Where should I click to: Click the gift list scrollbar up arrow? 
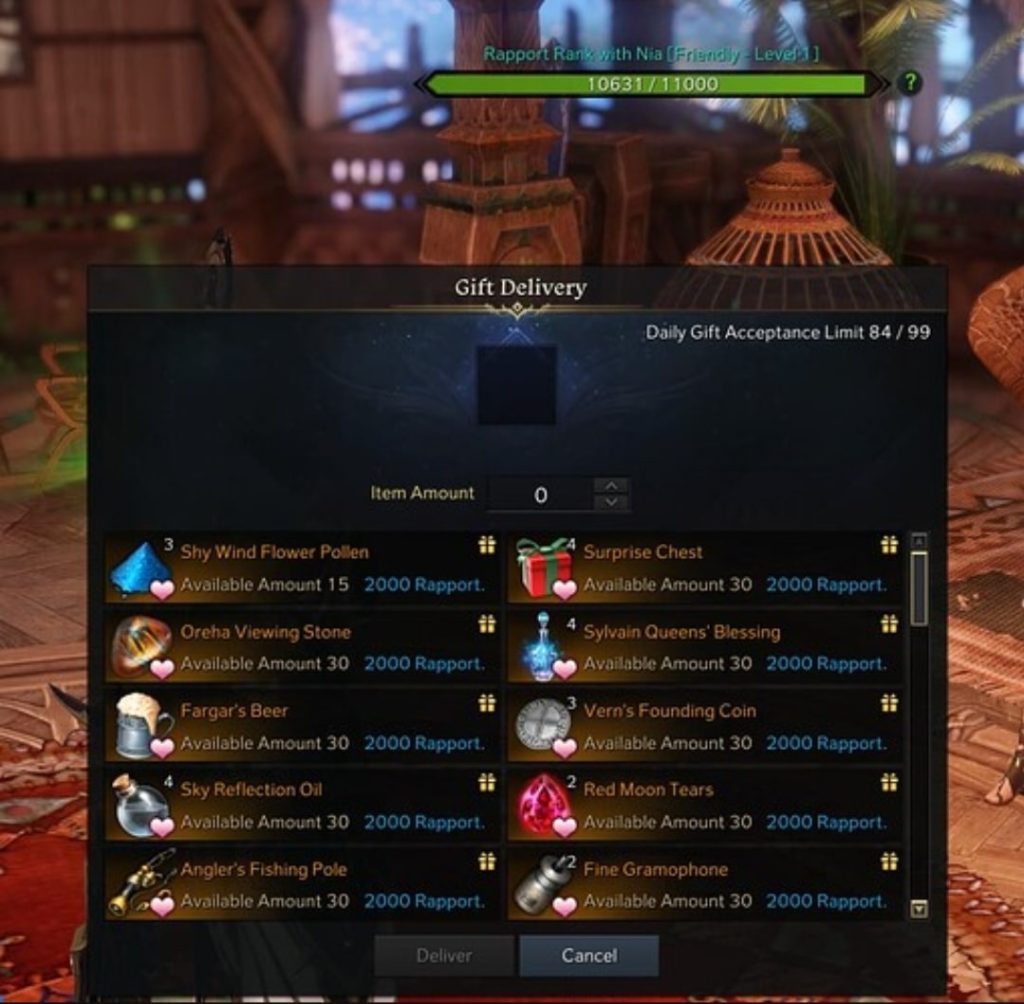pos(919,541)
